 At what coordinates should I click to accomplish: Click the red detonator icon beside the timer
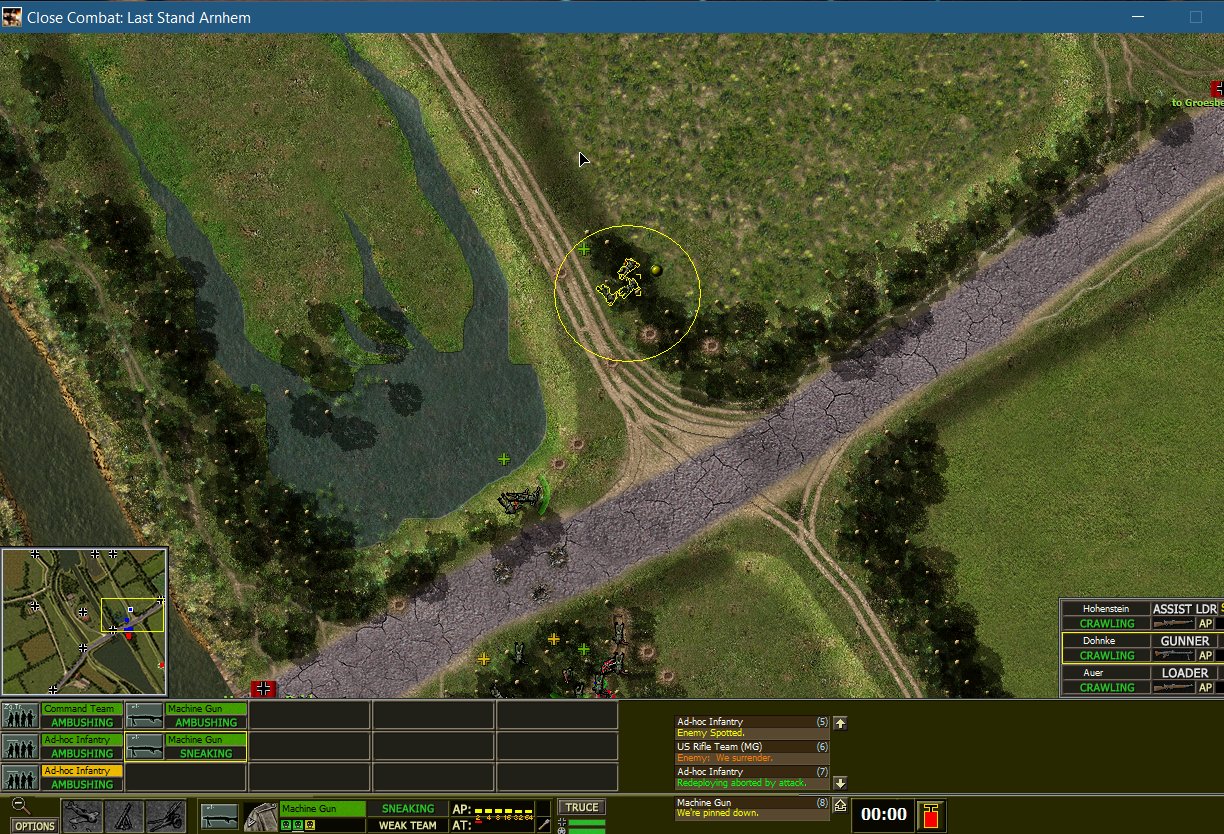pyautogui.click(x=931, y=815)
